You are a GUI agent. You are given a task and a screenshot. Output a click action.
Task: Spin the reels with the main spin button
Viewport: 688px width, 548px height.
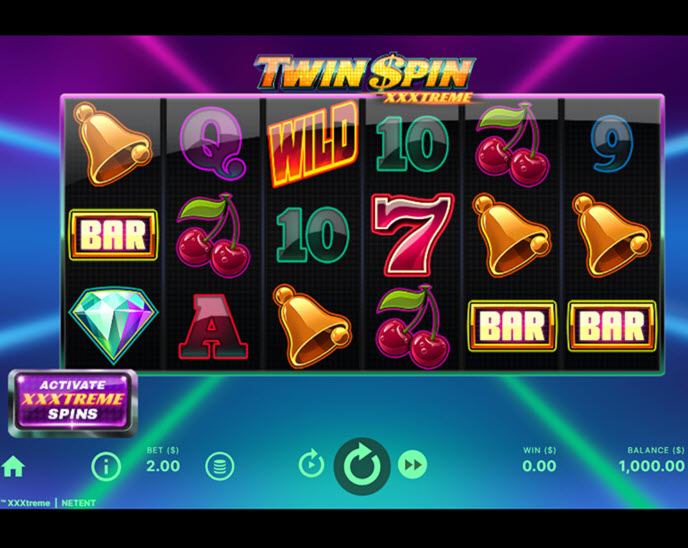(361, 465)
